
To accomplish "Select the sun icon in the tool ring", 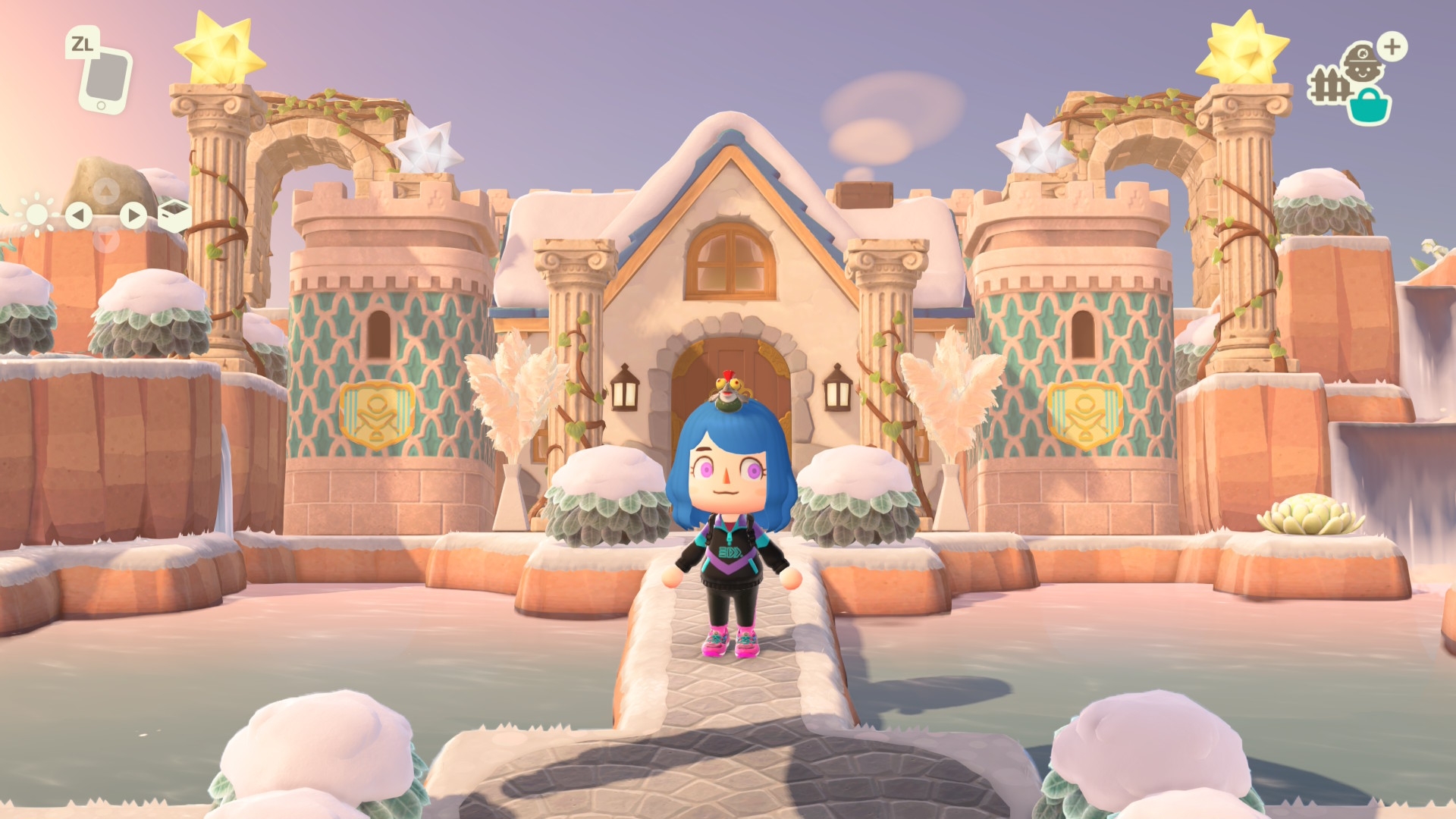I will pos(36,215).
